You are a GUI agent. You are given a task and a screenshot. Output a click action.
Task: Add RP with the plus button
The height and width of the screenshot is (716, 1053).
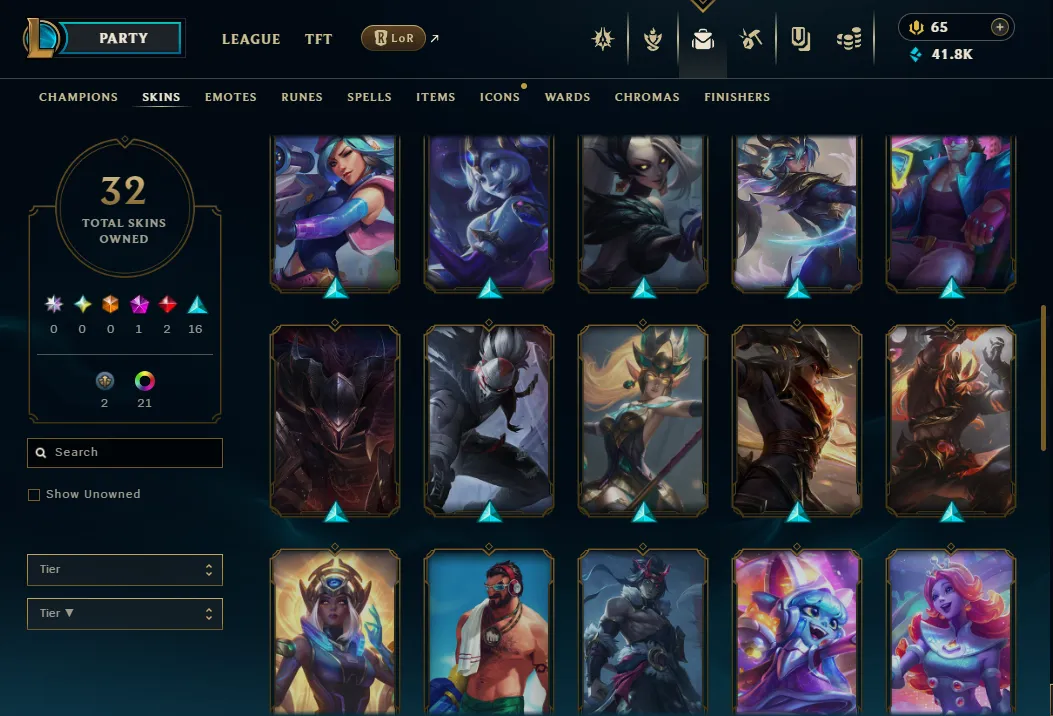tap(999, 27)
